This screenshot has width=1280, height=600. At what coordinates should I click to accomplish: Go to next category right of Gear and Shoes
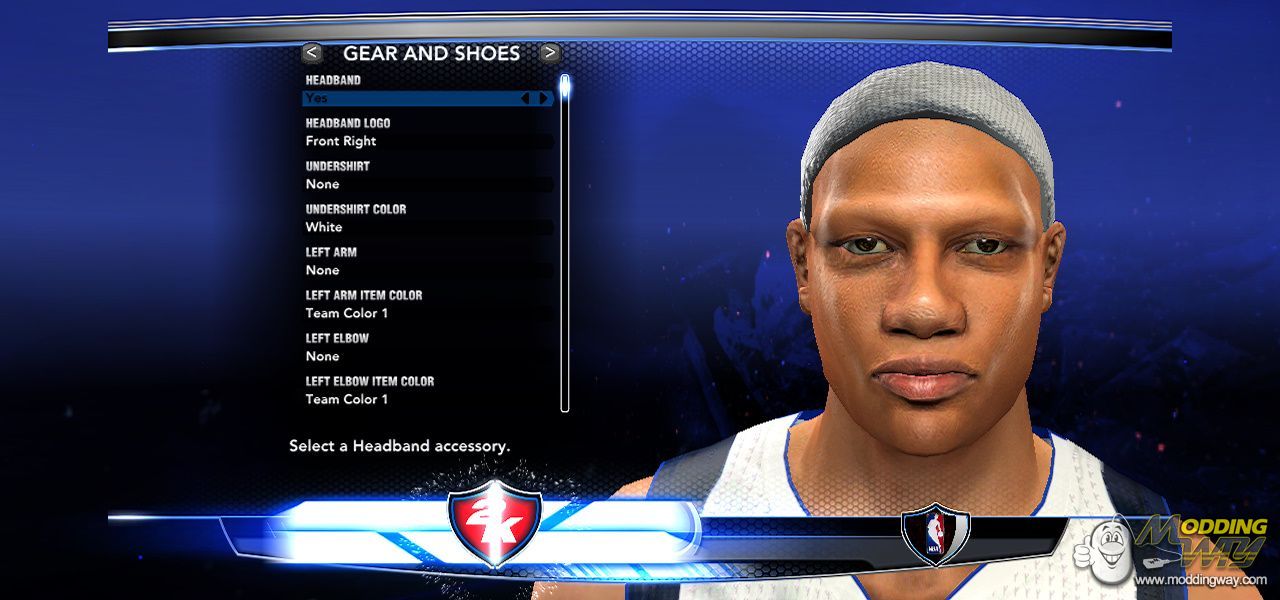tap(550, 53)
